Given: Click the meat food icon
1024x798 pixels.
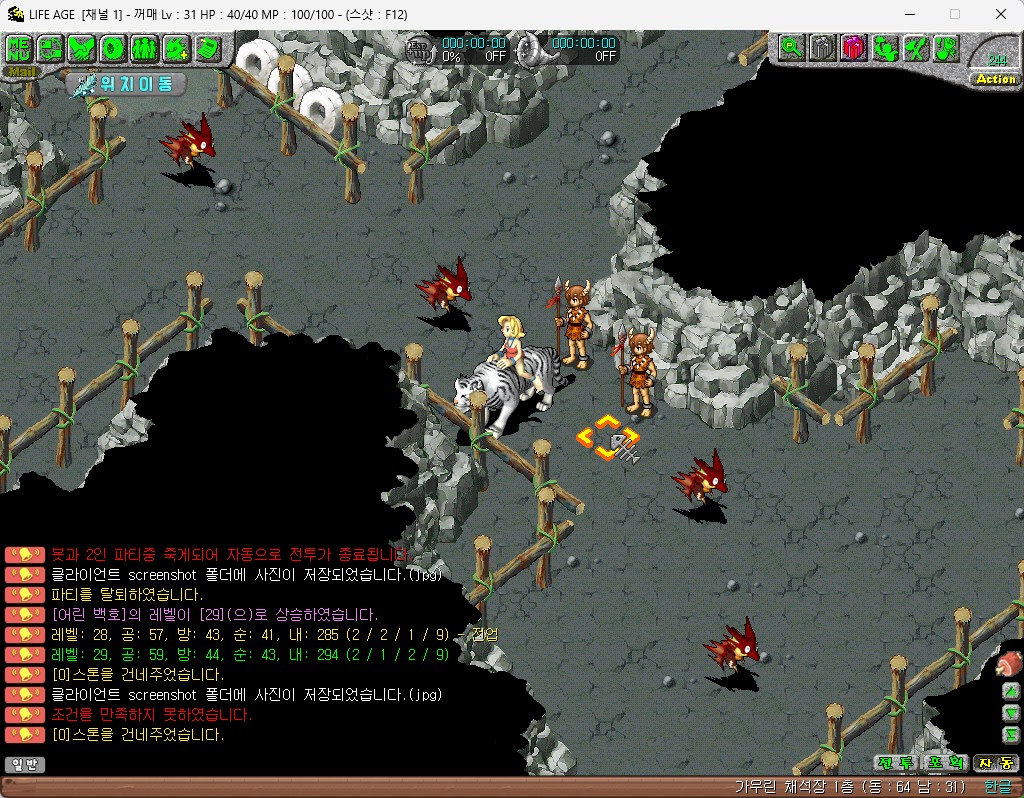Looking at the screenshot, I should [1009, 663].
